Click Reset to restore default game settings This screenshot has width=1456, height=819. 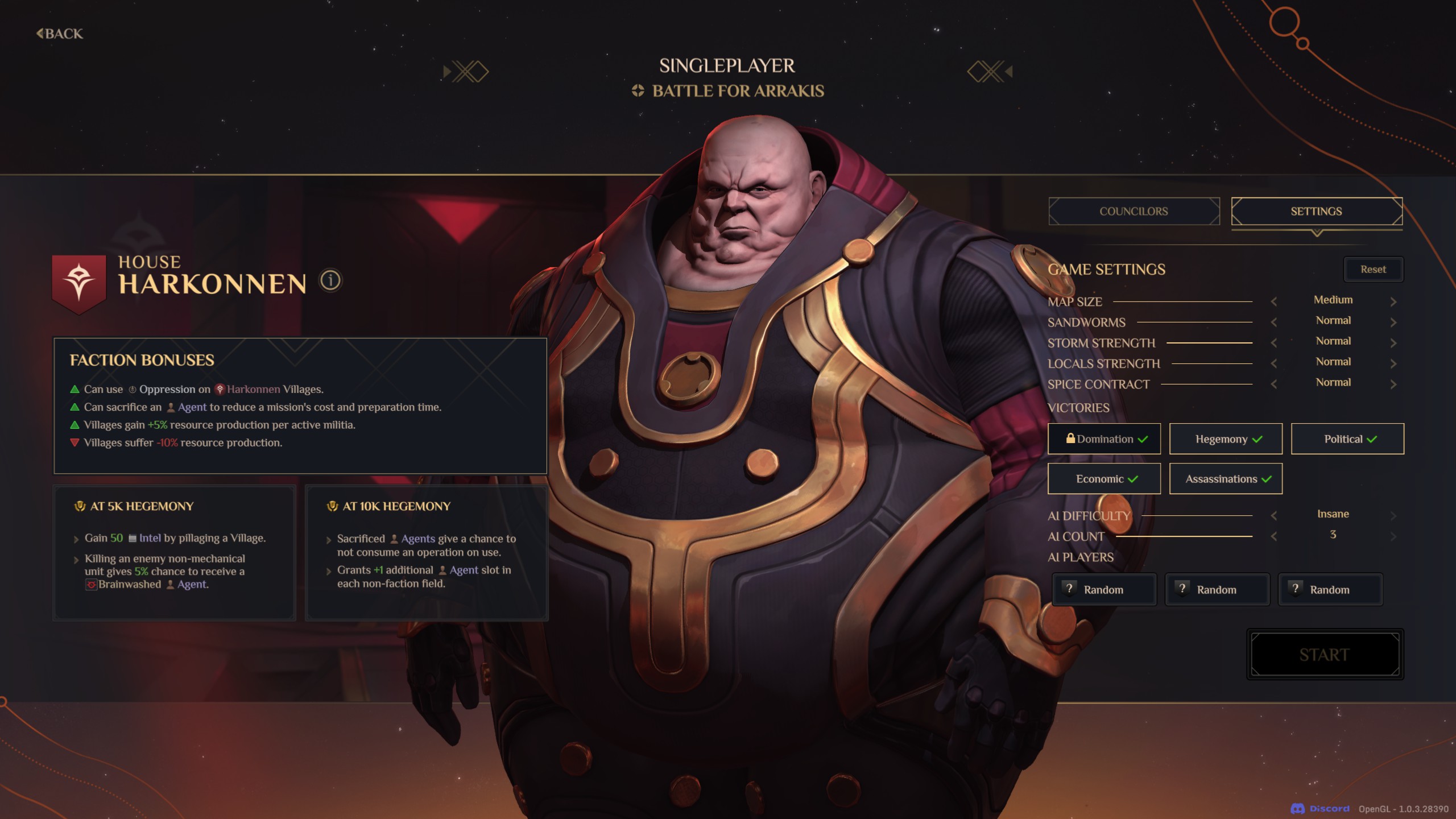point(1374,269)
